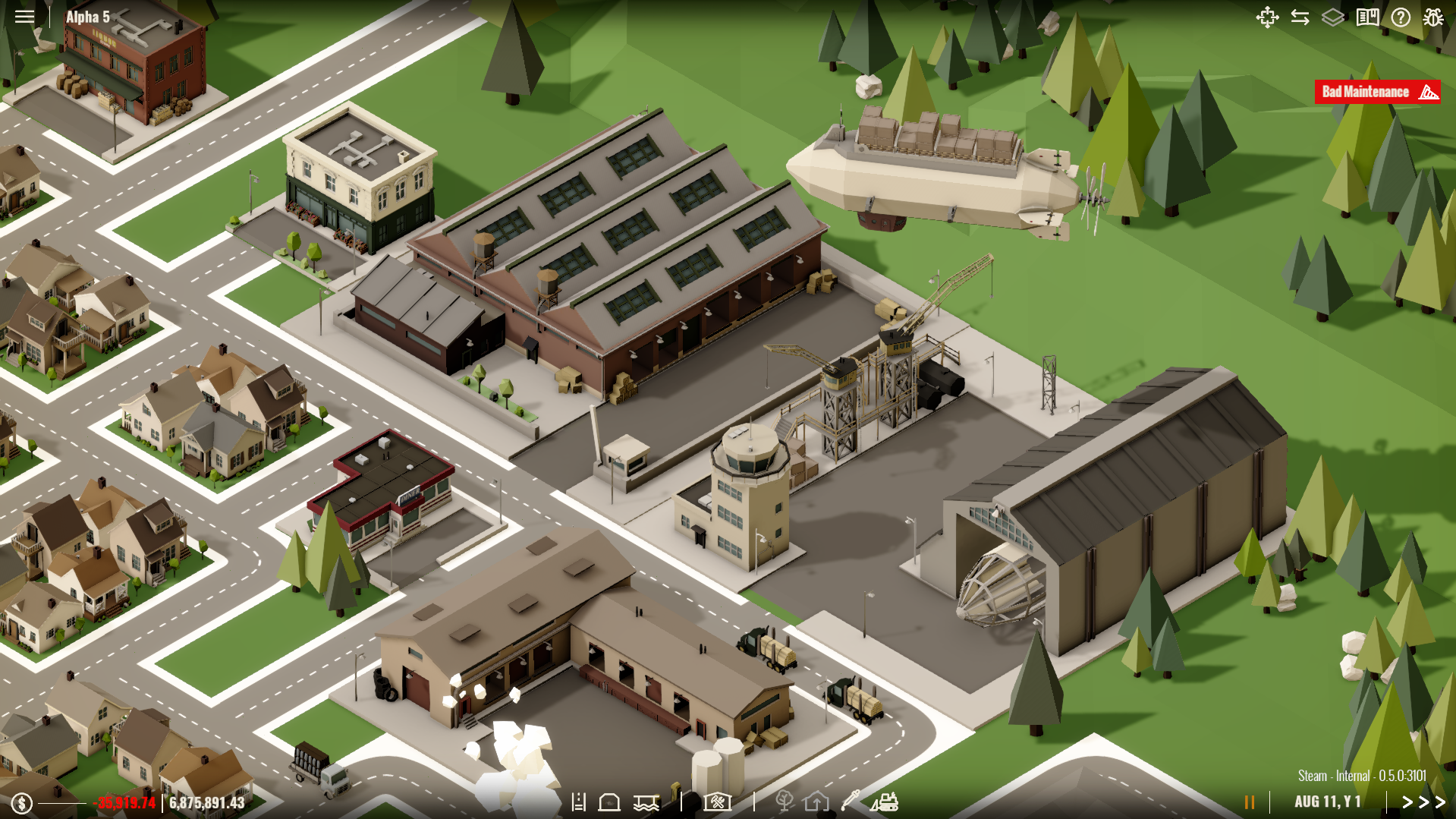Screen dimensions: 1456x819
Task: Select the eyedropper picker tool
Action: point(850,801)
